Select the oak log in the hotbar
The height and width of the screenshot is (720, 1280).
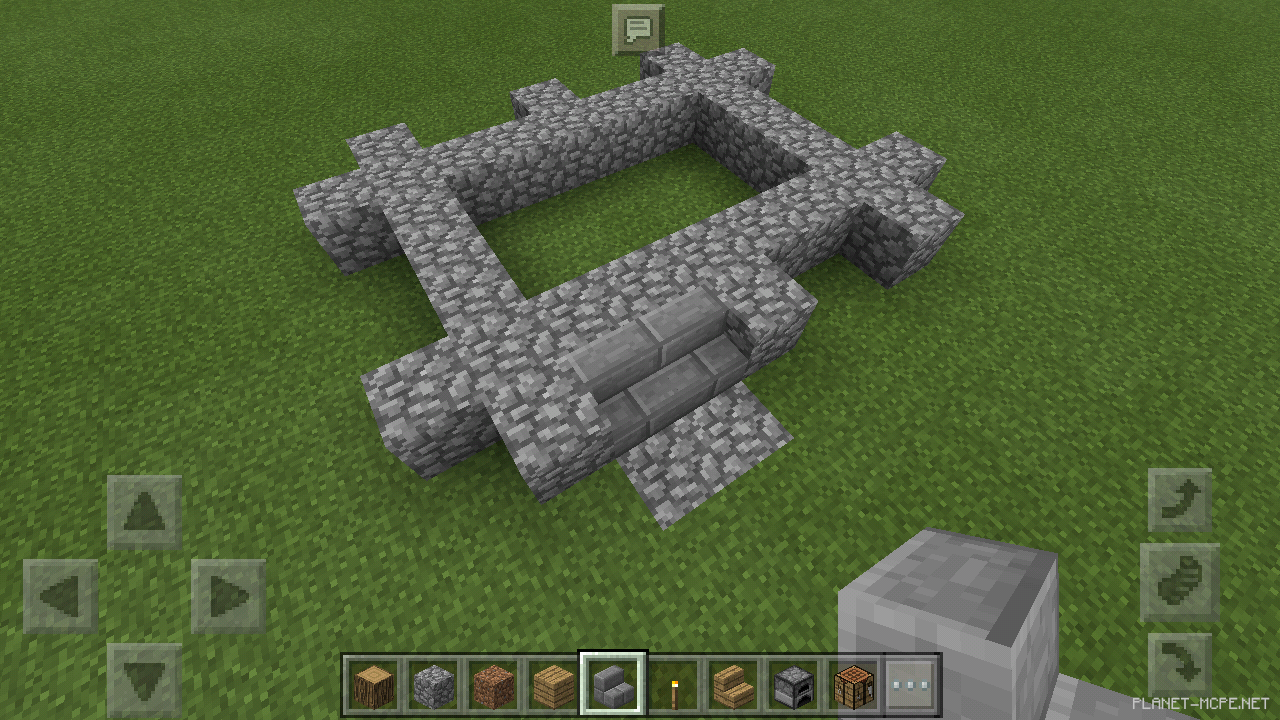click(373, 685)
